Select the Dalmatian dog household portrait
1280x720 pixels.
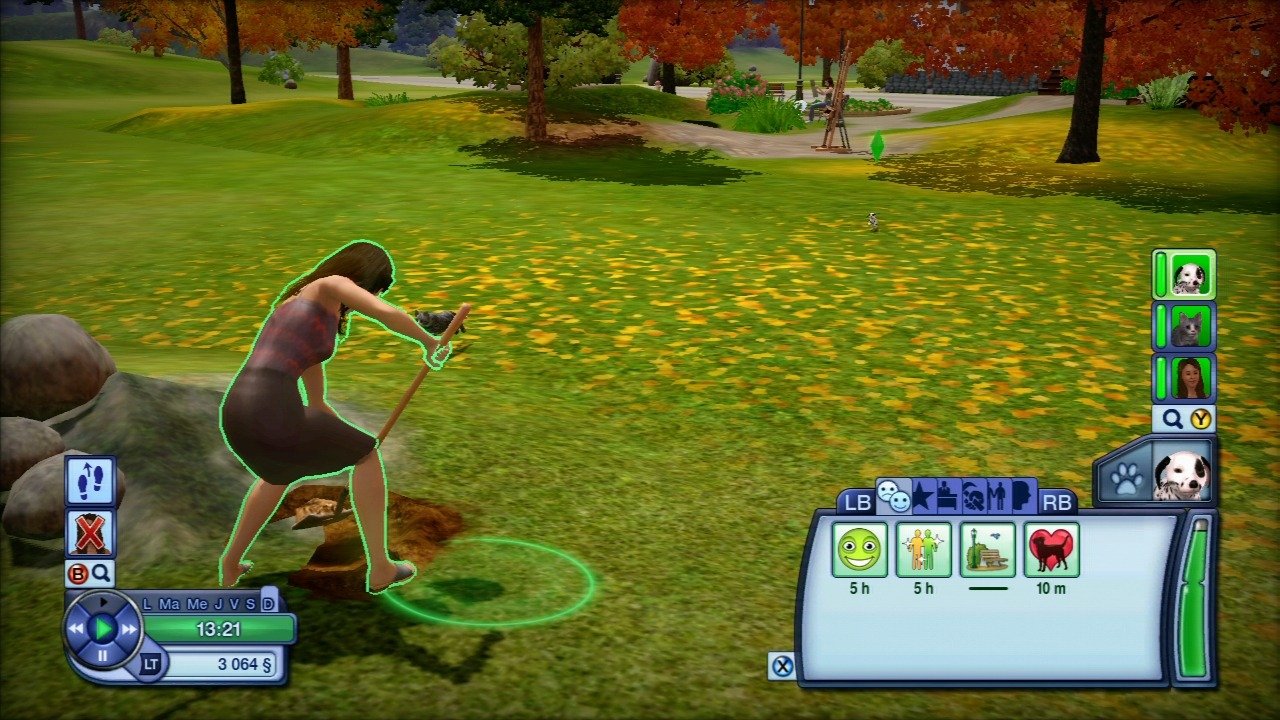(1188, 275)
